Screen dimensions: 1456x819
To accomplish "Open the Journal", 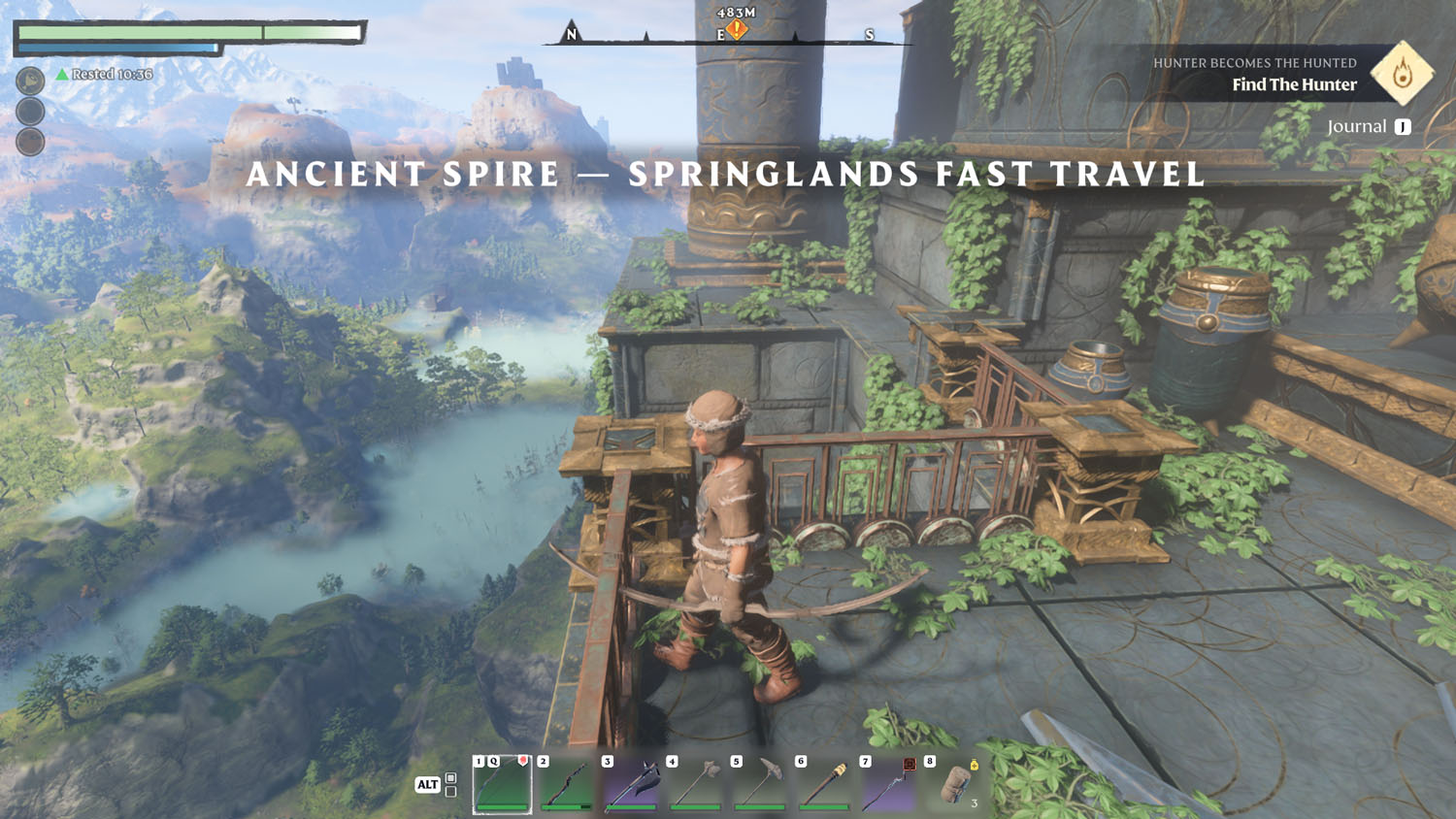I will [x=1367, y=127].
